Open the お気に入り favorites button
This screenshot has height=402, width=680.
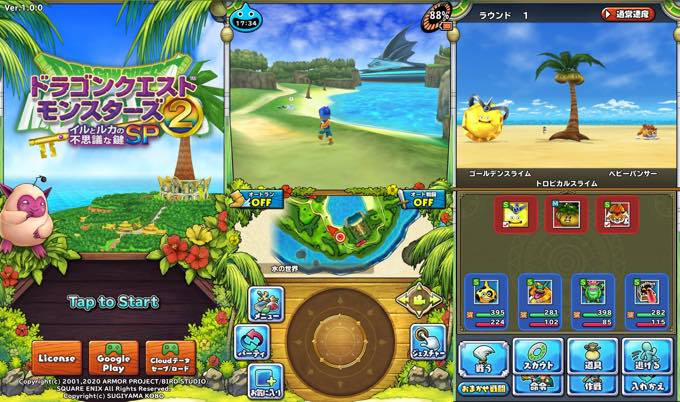264,381
